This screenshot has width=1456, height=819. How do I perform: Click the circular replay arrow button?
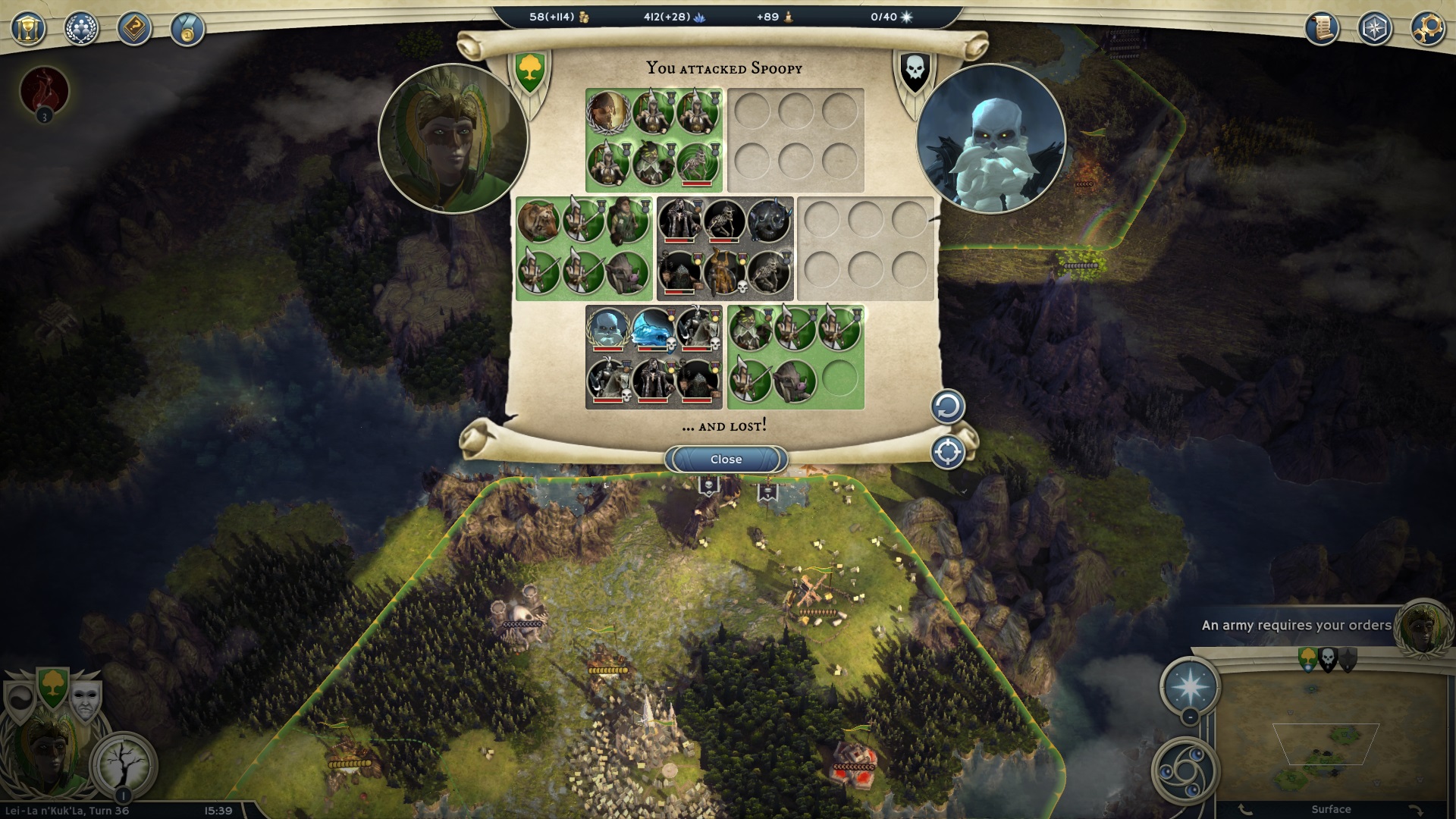point(947,407)
